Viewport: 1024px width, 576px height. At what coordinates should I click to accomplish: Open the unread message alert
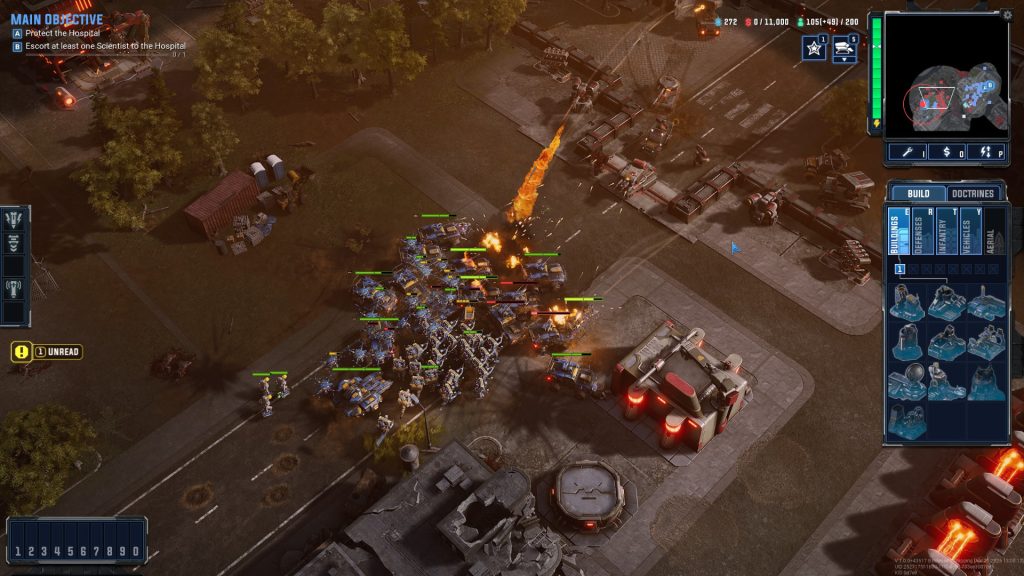click(x=46, y=352)
